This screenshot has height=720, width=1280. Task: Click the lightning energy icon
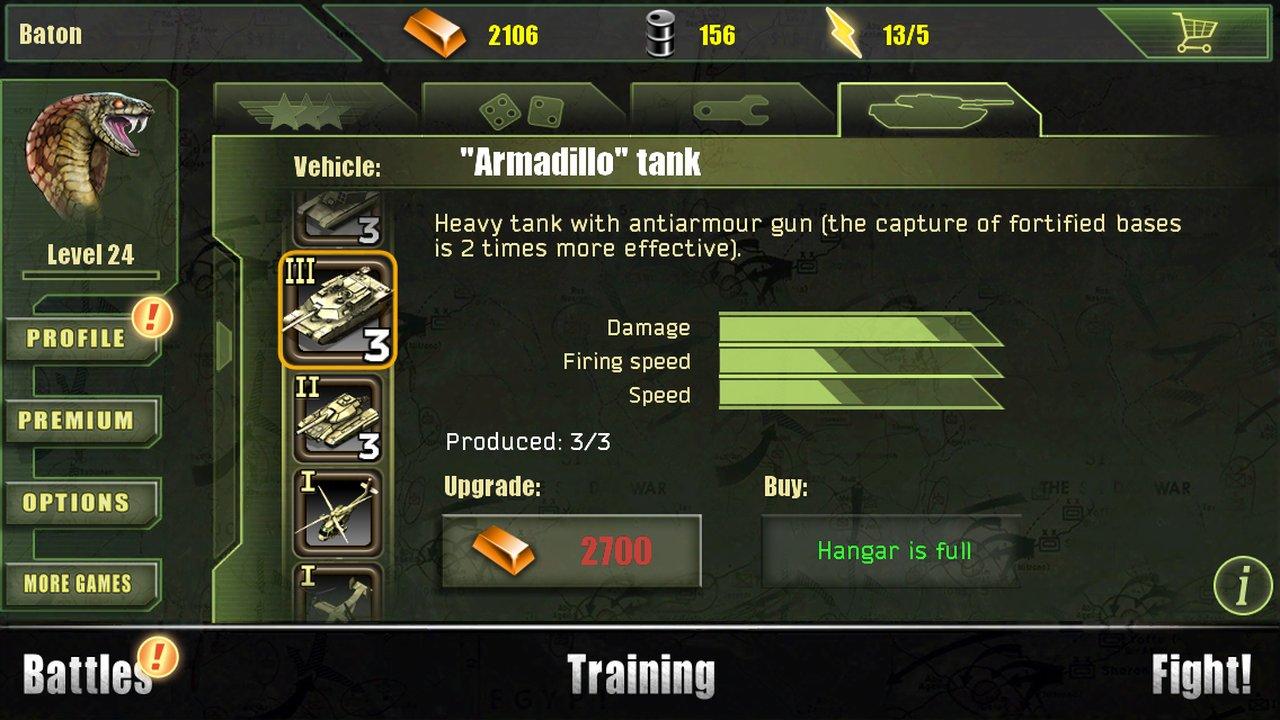[x=845, y=31]
